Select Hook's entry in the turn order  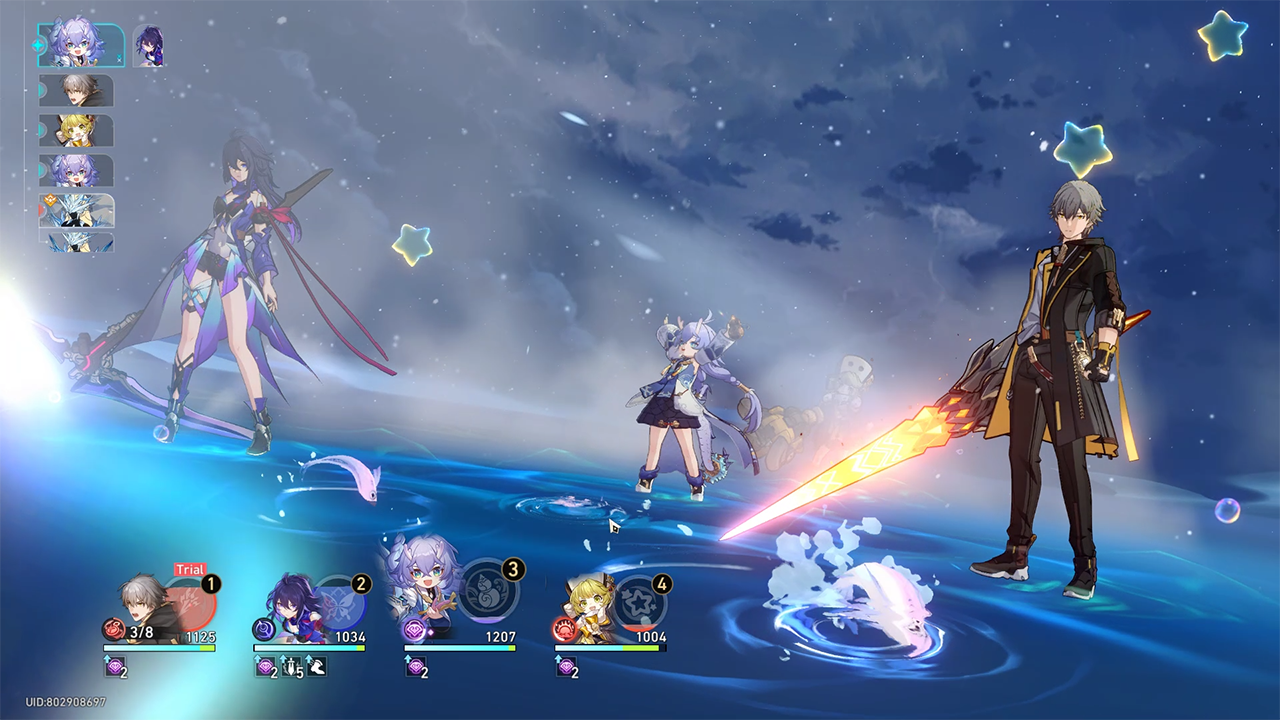tap(77, 131)
